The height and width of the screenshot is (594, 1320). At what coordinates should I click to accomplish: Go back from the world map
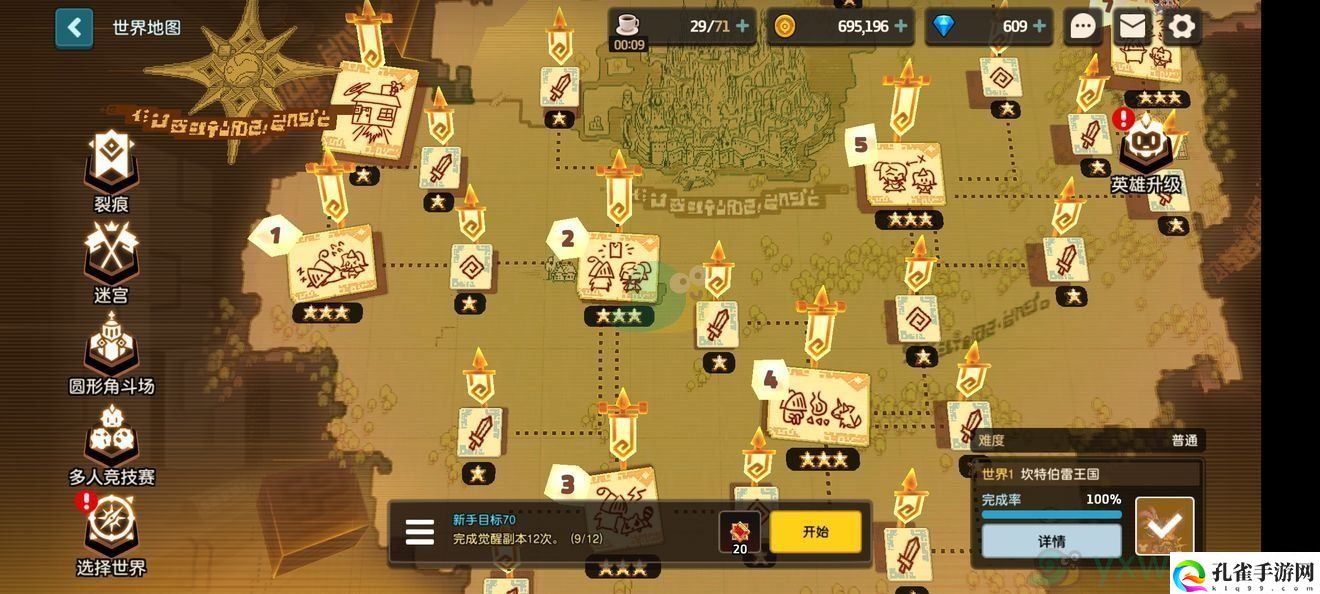point(74,27)
